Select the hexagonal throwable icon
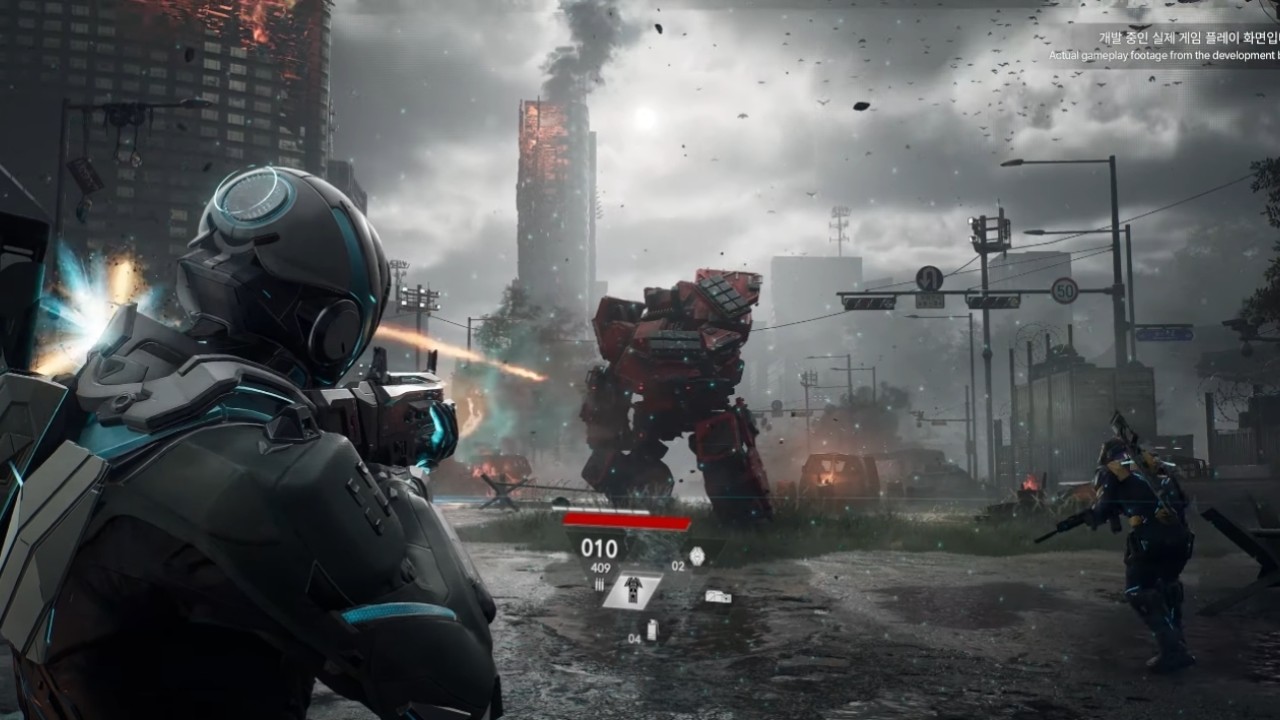 pyautogui.click(x=697, y=554)
